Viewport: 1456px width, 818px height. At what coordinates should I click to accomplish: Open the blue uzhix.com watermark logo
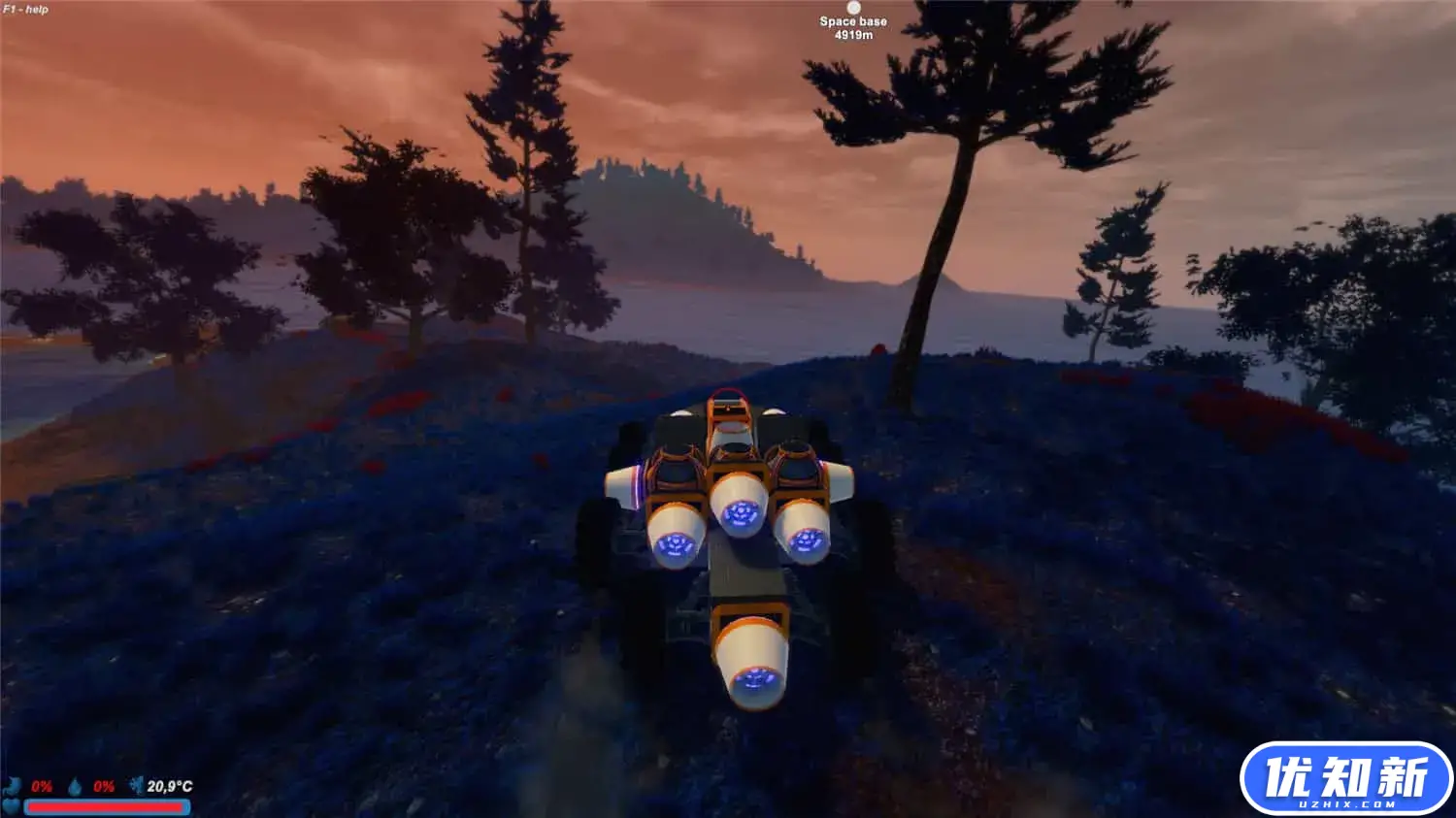1345,778
